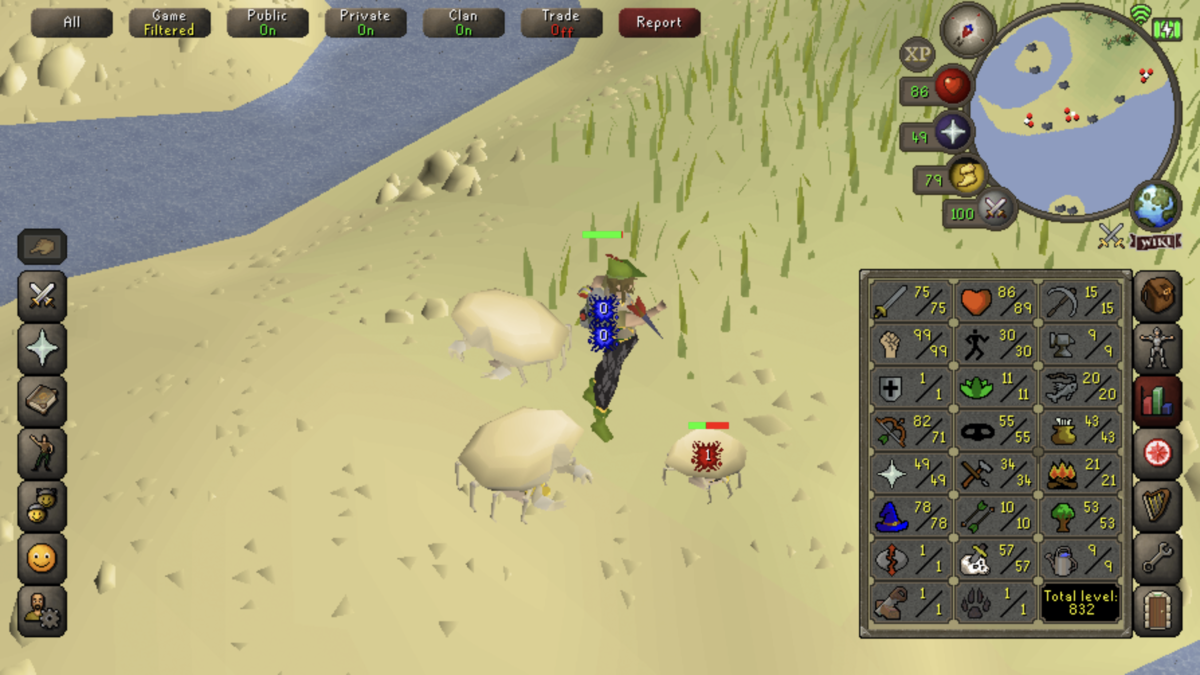Click the compass to face north
The height and width of the screenshot is (675, 1200).
pyautogui.click(x=968, y=29)
